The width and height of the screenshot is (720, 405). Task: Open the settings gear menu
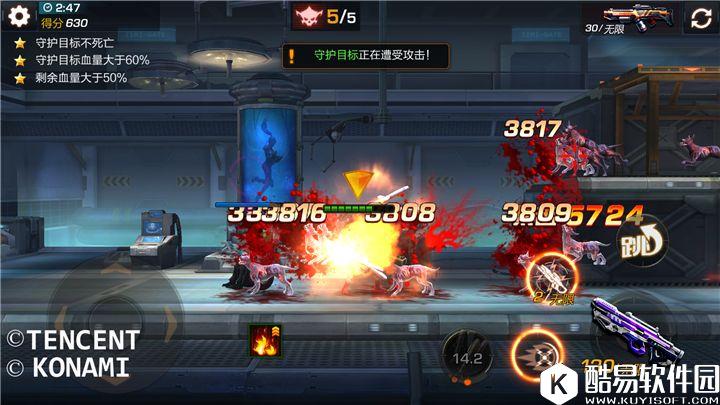(19, 17)
